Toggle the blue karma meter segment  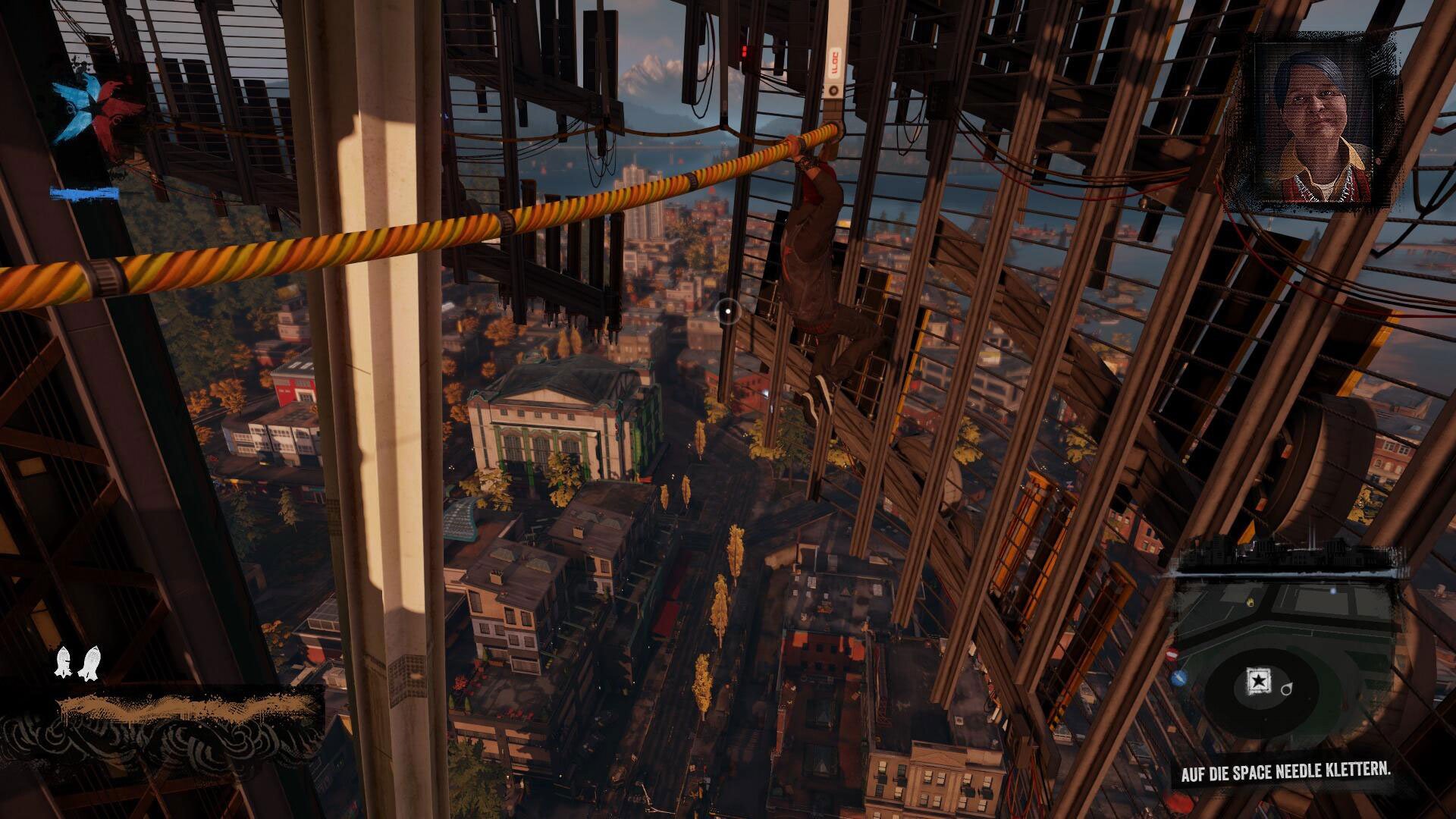pyautogui.click(x=84, y=194)
